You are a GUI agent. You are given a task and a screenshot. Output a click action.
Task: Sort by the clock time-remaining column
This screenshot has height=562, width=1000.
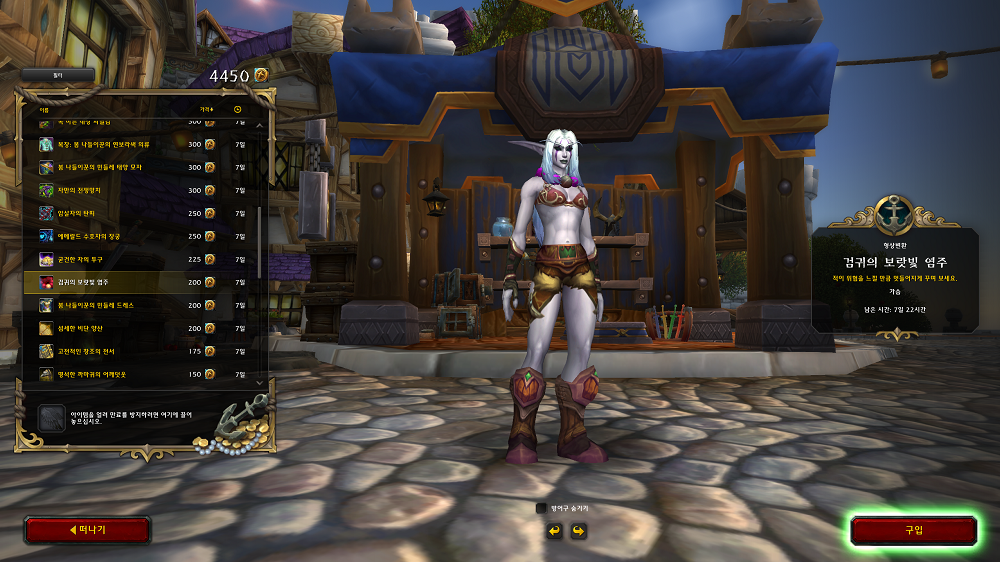pos(238,108)
